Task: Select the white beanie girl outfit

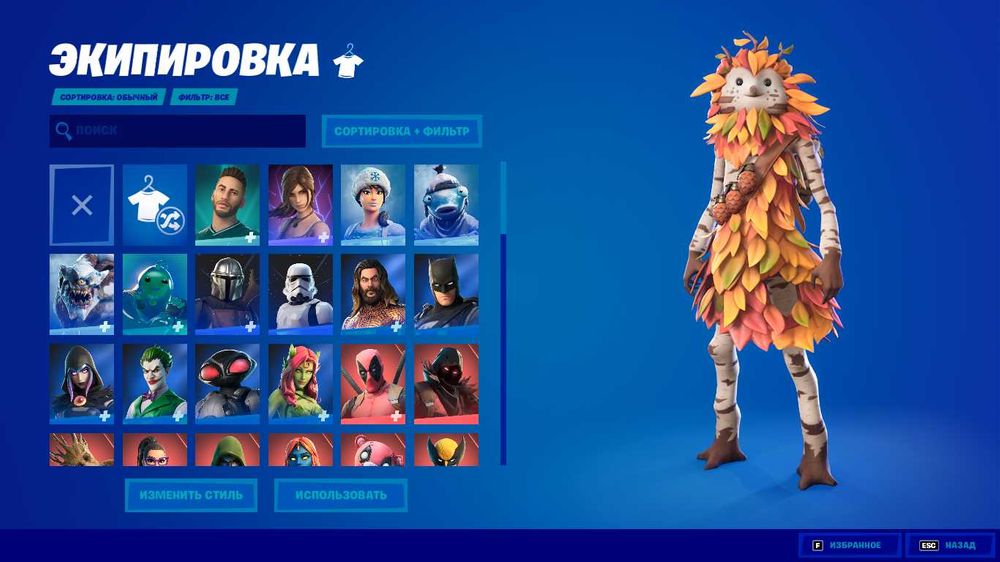Action: pos(373,205)
